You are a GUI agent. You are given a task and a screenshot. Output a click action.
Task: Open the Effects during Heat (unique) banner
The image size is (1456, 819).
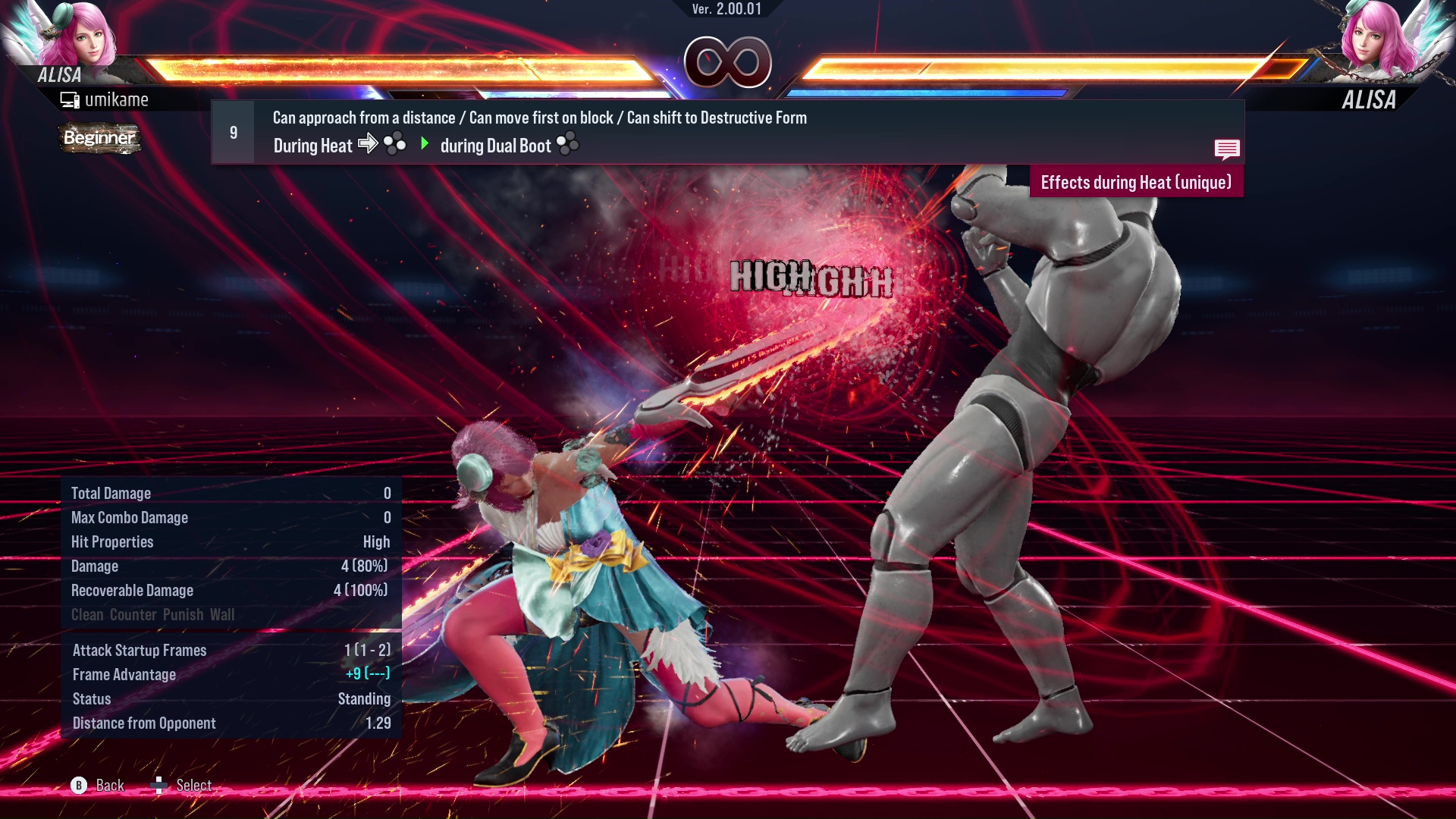(x=1135, y=182)
